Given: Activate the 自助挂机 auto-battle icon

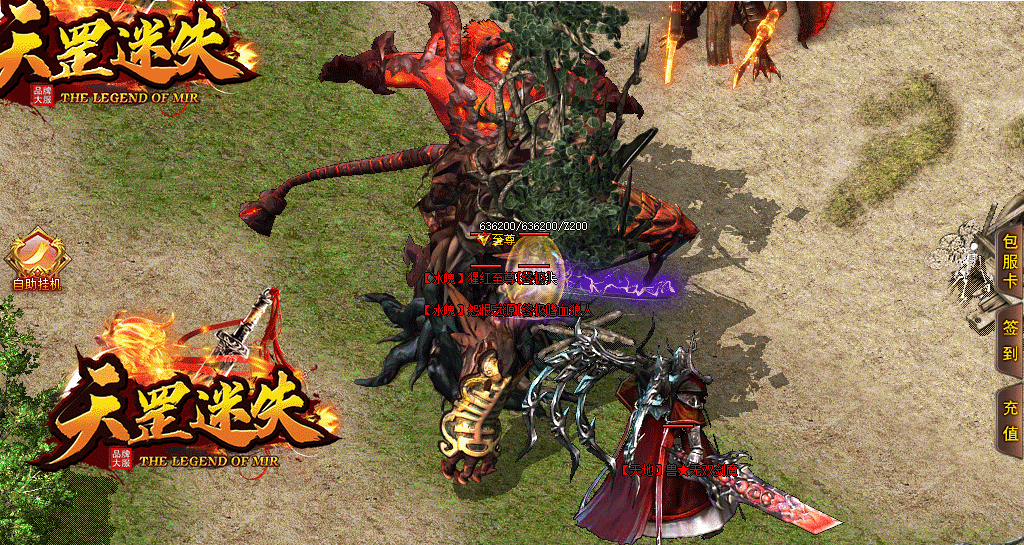Looking at the screenshot, I should (35, 262).
